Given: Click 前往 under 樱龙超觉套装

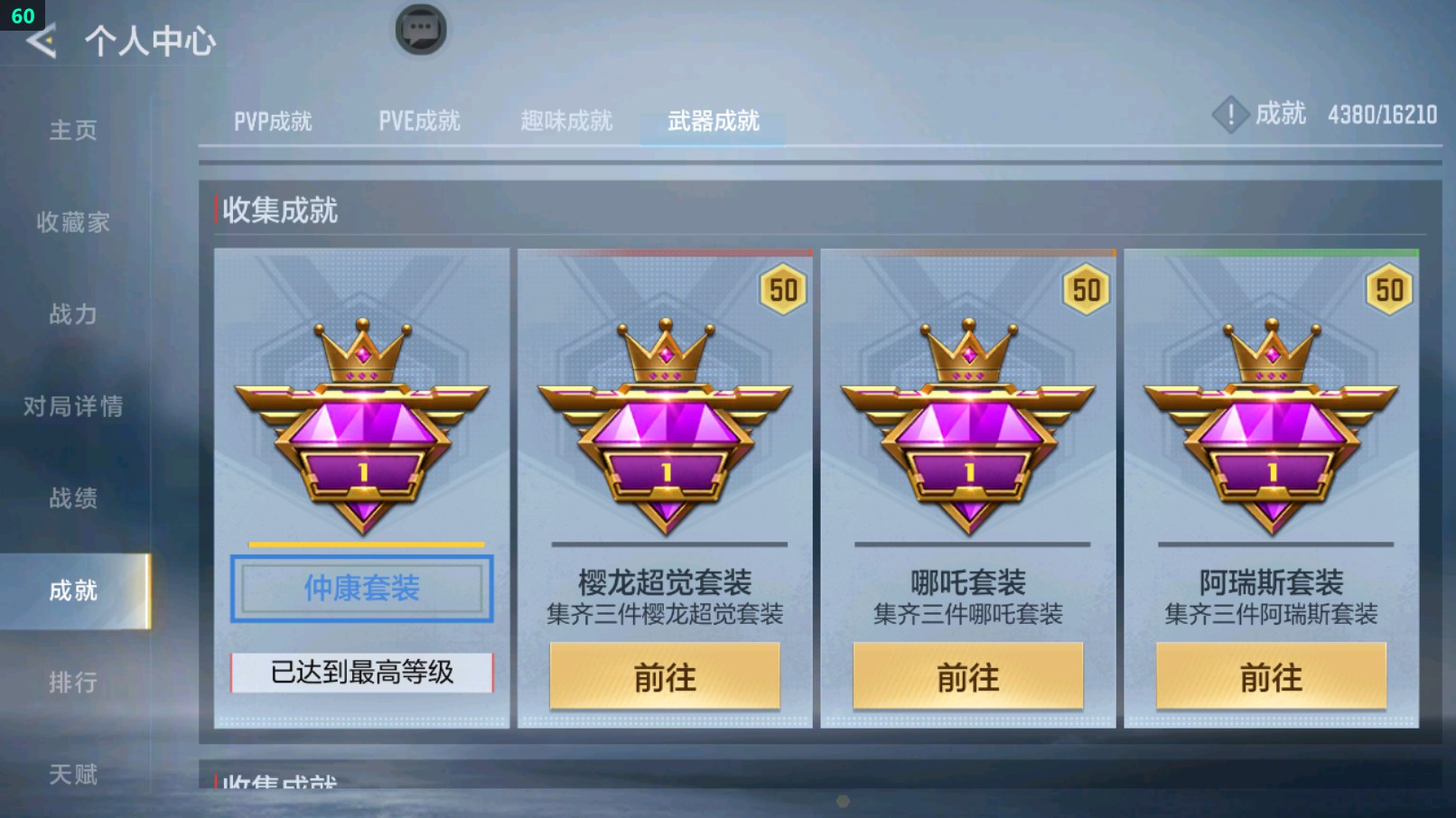Looking at the screenshot, I should (x=666, y=677).
